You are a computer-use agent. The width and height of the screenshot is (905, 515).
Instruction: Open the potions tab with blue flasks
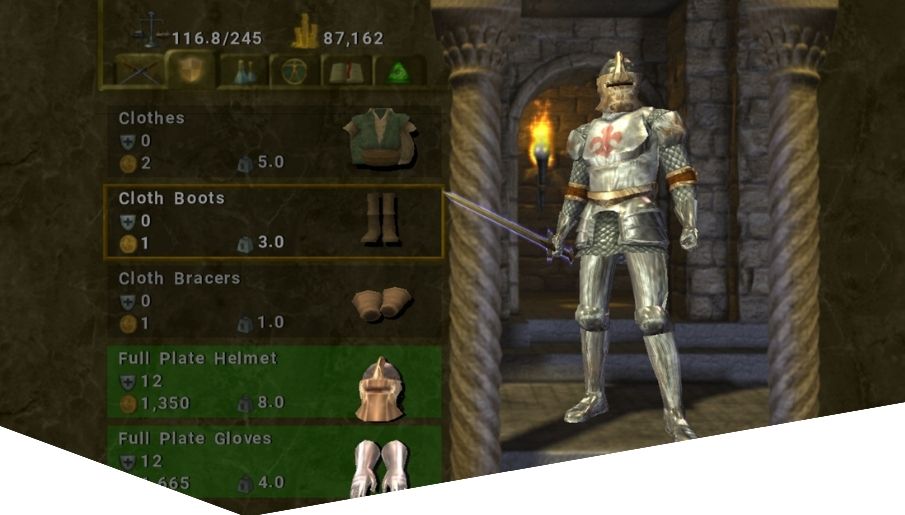click(x=243, y=70)
